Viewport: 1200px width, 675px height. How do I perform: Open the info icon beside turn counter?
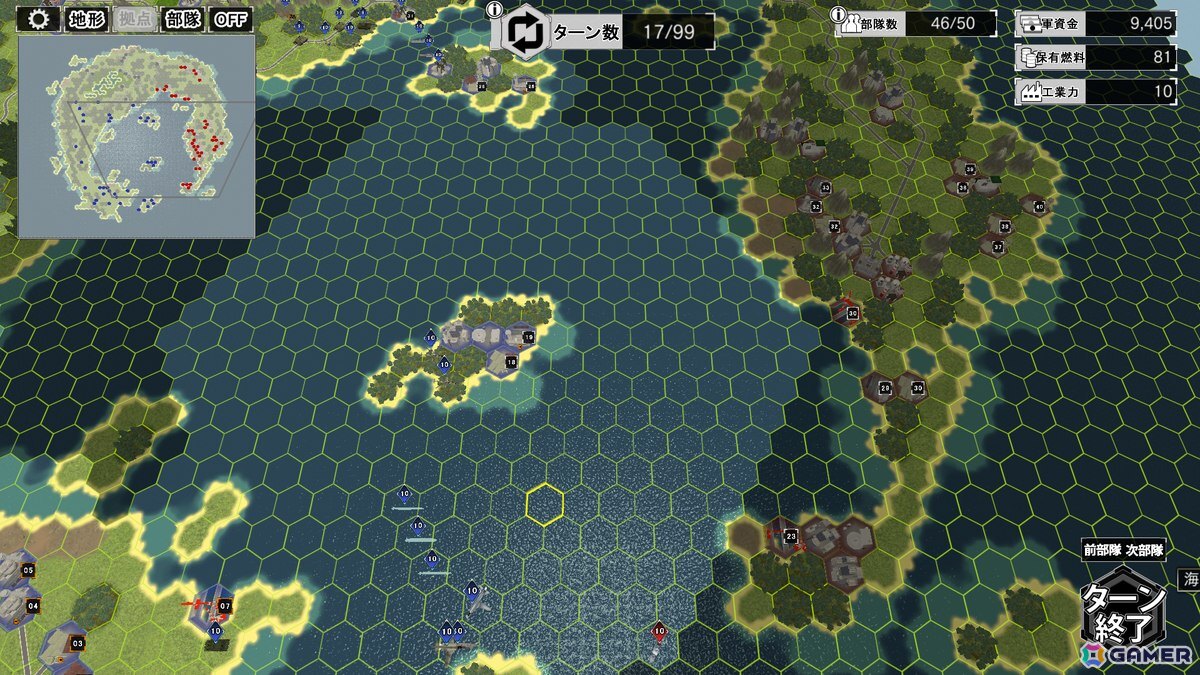(494, 10)
